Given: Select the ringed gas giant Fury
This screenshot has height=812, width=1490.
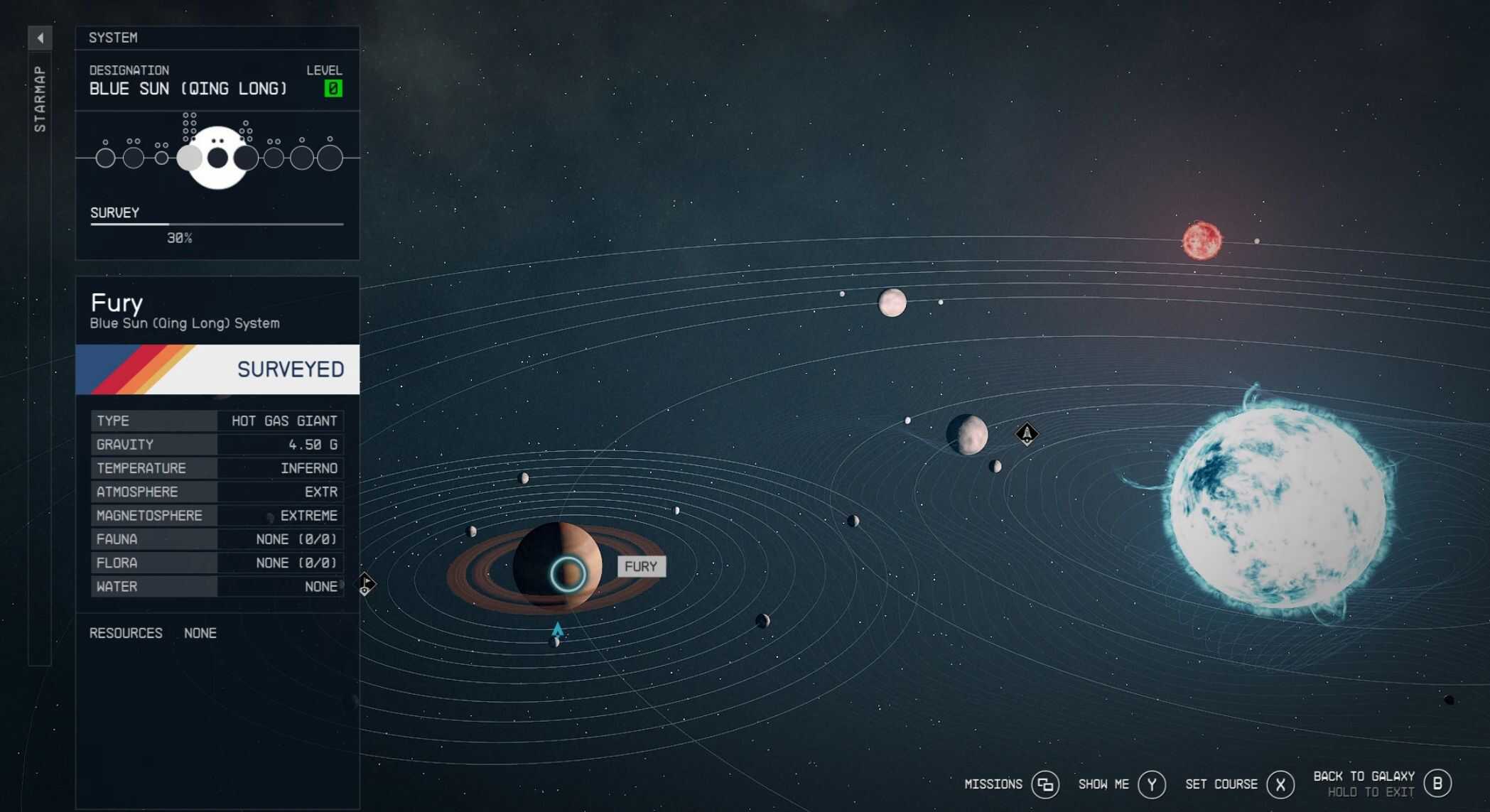Looking at the screenshot, I should point(557,567).
